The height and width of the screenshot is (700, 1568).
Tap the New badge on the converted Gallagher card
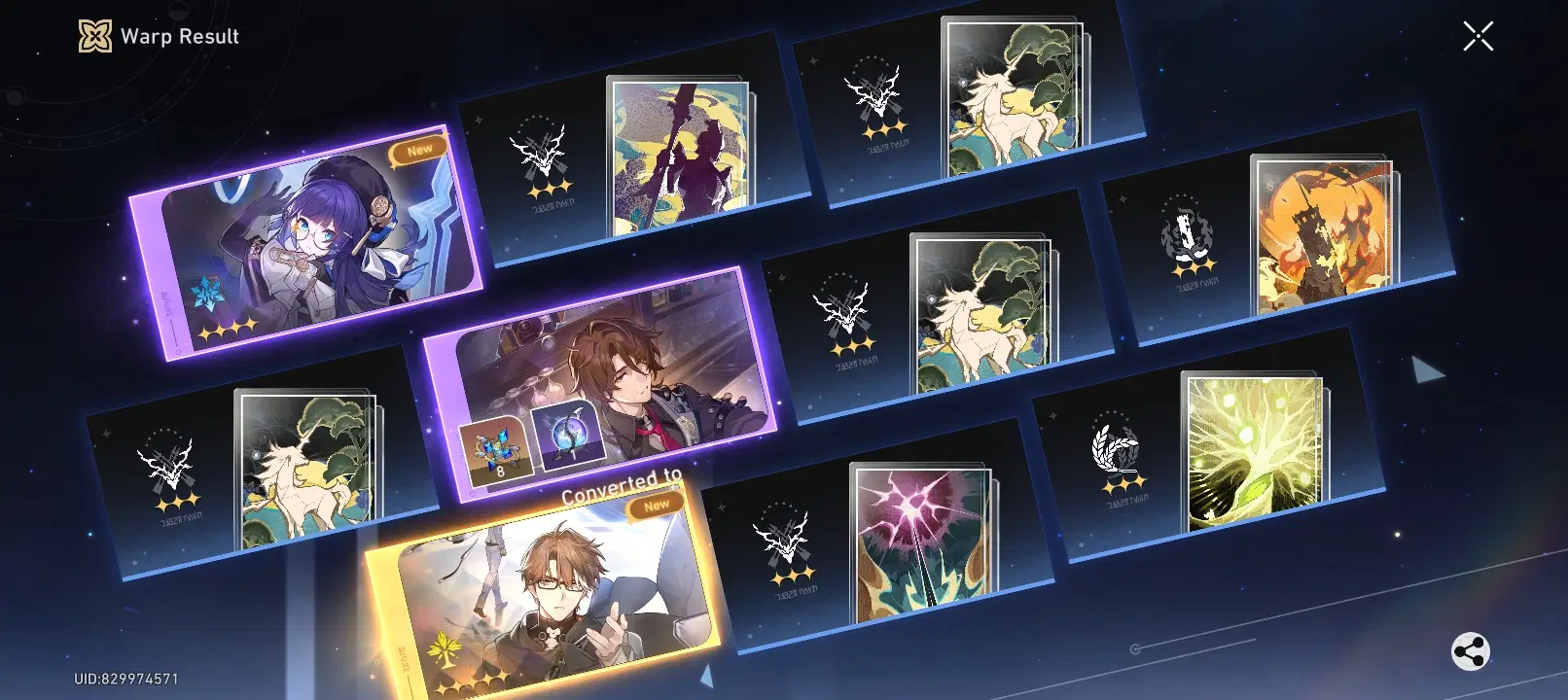658,505
